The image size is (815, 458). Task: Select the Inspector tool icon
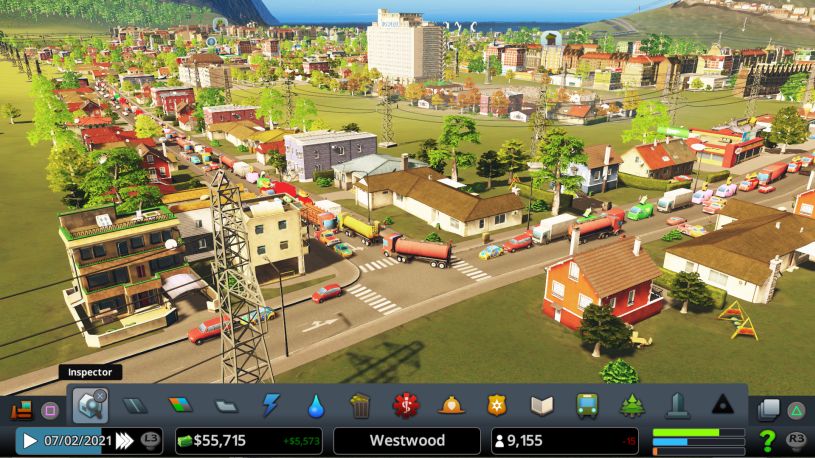pos(89,406)
